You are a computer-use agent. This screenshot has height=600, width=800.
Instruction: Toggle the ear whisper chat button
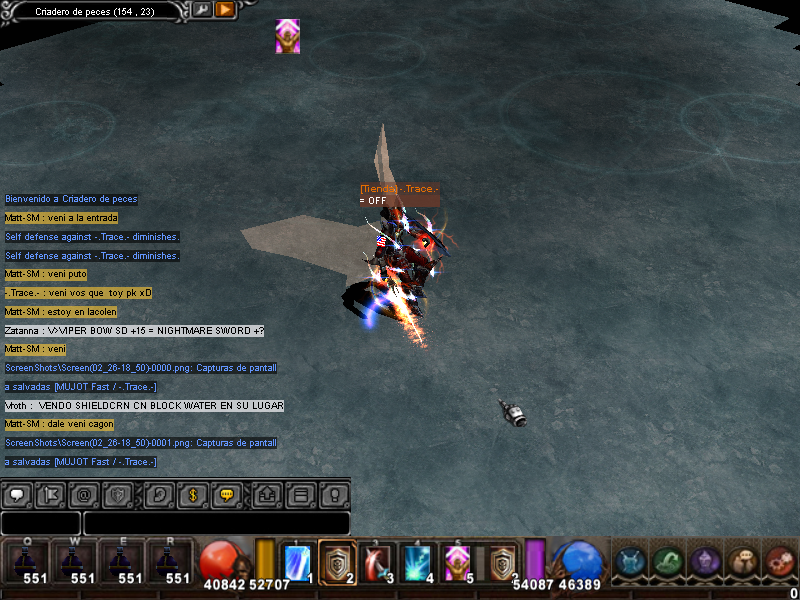coord(156,494)
